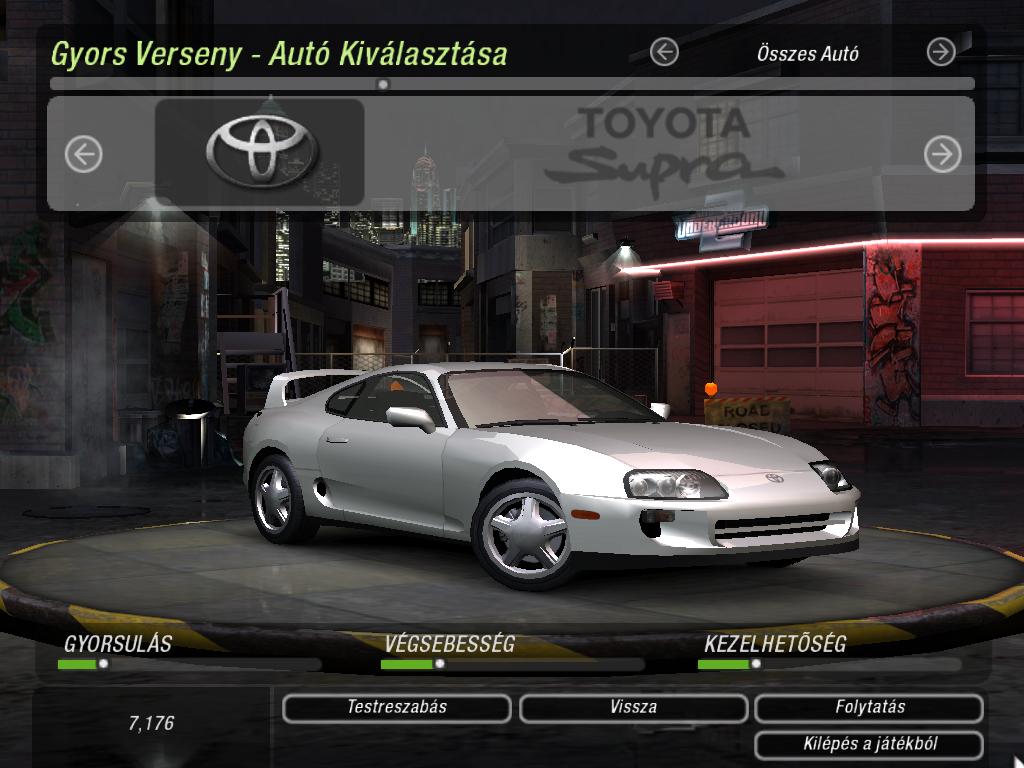Continue with the Folytatás button
Screen dimensions: 1024x768
[869, 708]
